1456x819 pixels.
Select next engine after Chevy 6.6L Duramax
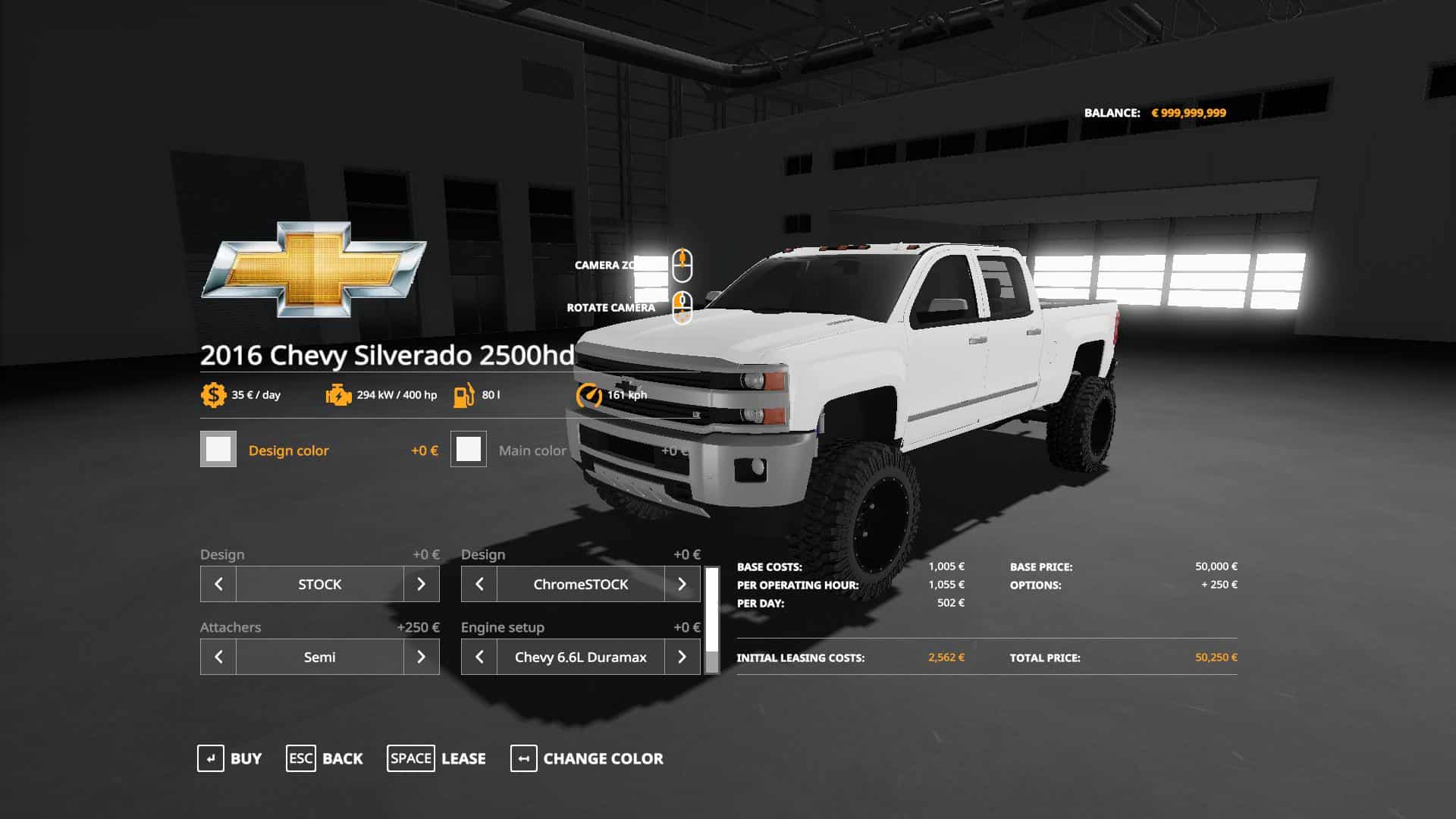pos(682,657)
